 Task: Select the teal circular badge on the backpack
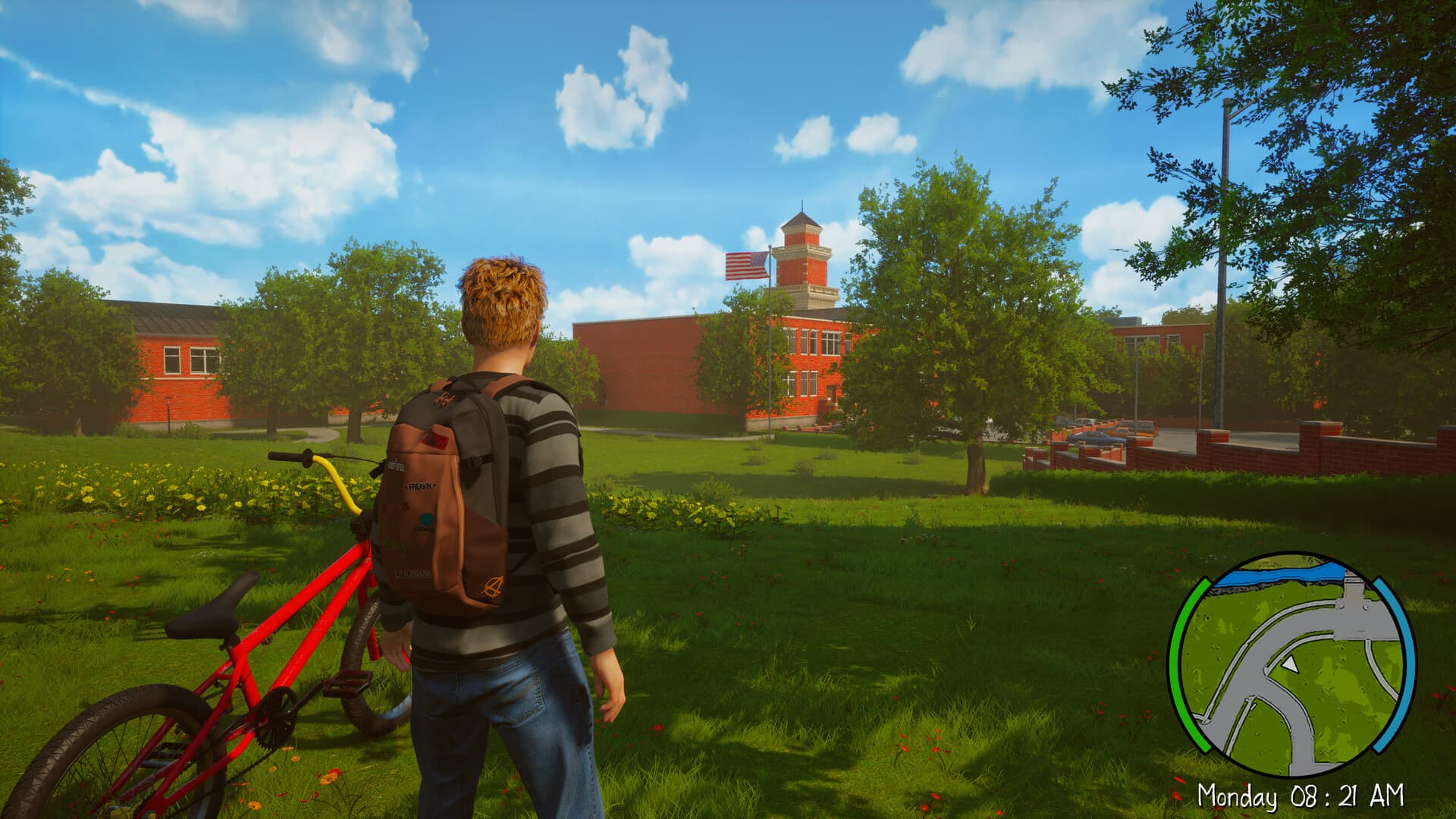tap(426, 519)
